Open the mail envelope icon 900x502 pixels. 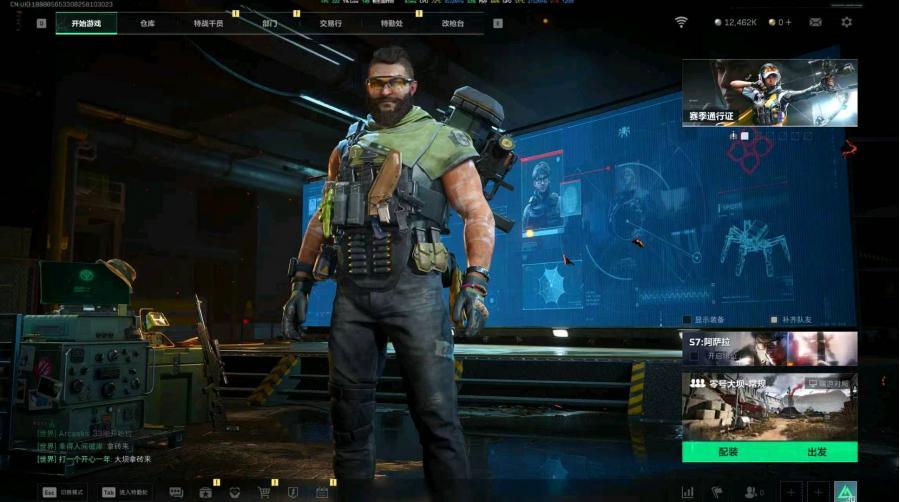tap(816, 22)
